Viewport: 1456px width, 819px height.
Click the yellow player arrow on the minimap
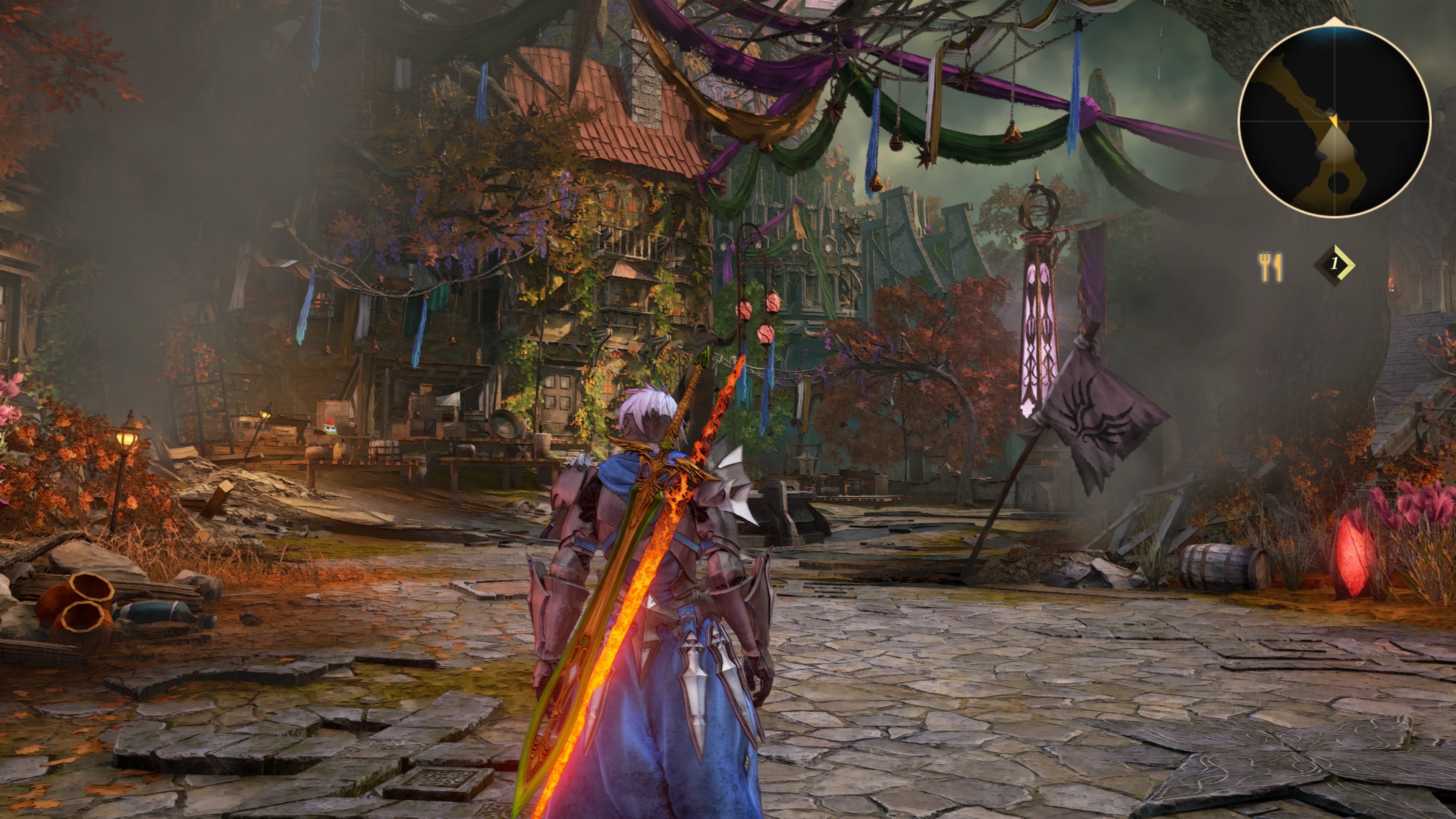(1335, 121)
